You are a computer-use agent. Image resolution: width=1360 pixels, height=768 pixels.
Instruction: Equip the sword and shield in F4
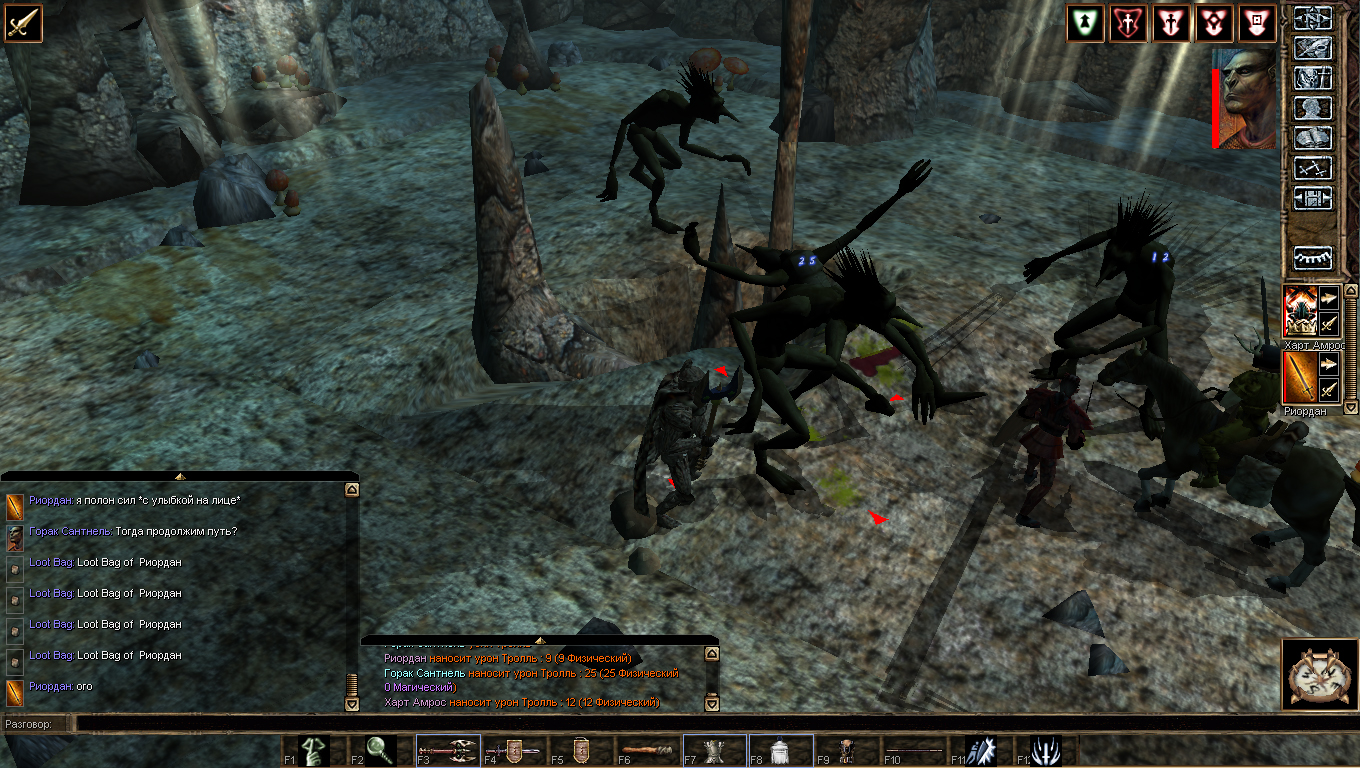tap(514, 751)
